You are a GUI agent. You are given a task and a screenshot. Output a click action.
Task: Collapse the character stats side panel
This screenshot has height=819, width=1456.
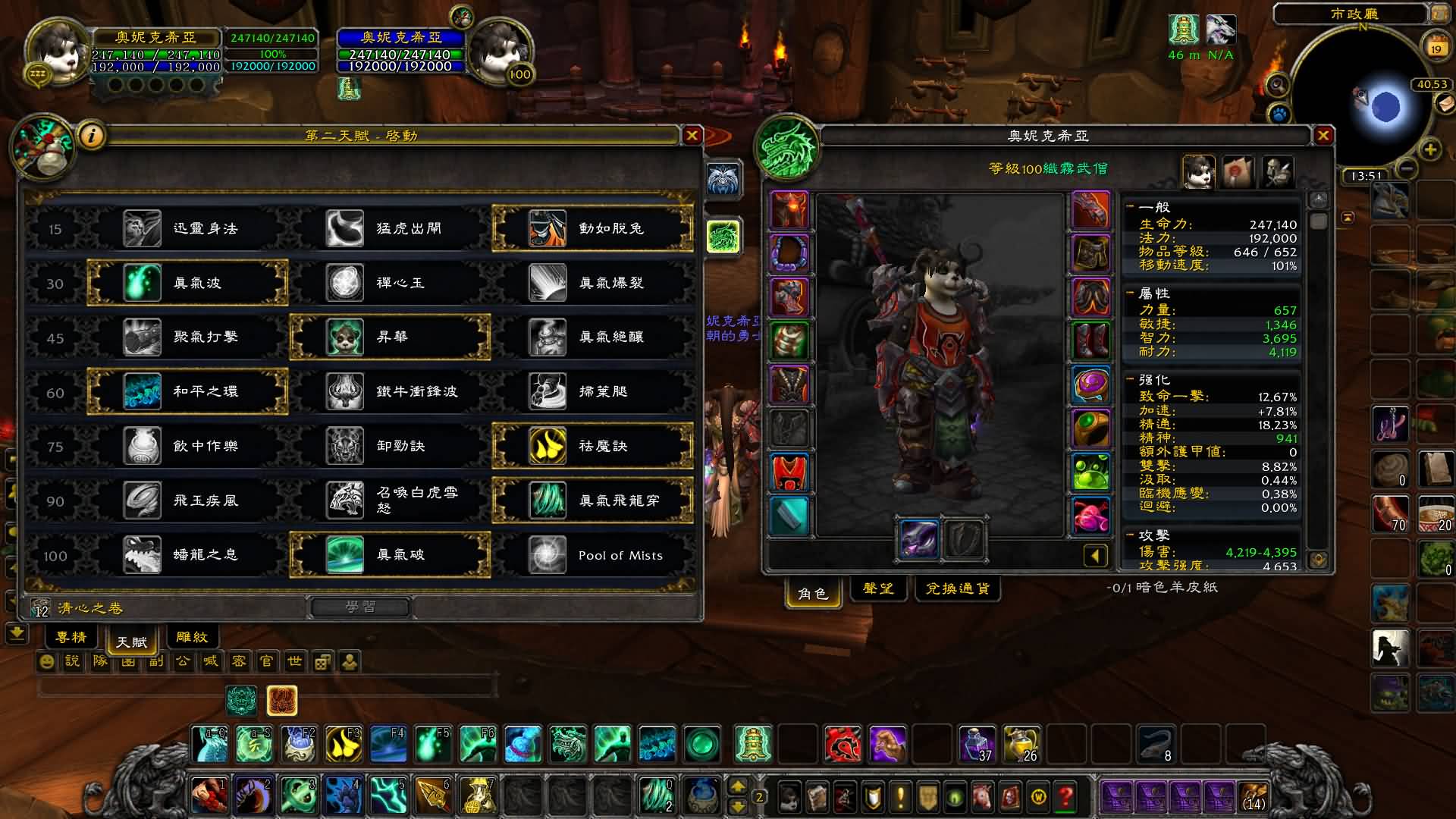click(1095, 557)
